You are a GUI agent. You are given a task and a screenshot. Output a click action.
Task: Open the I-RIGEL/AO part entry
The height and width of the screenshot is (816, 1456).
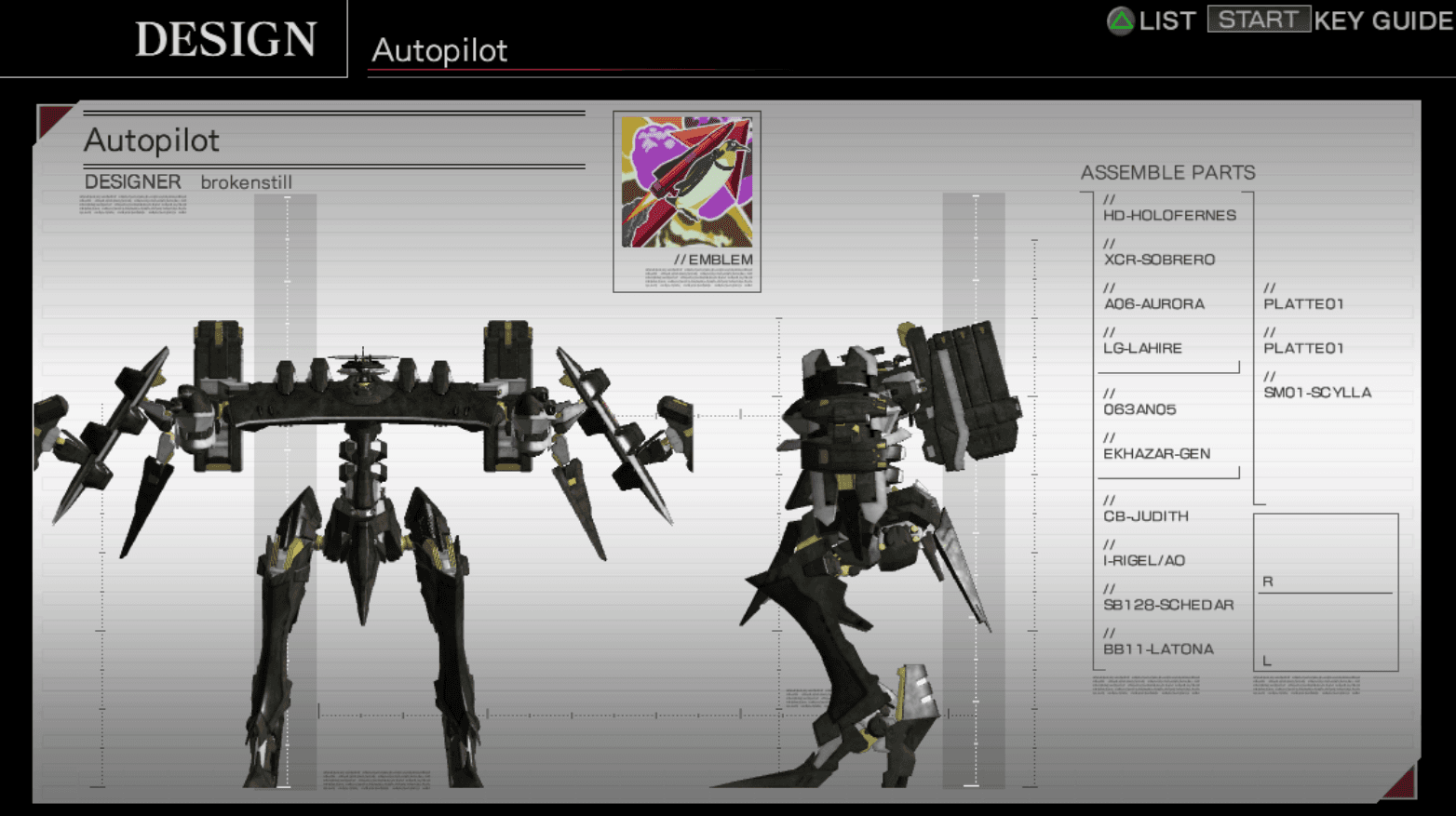click(1142, 561)
